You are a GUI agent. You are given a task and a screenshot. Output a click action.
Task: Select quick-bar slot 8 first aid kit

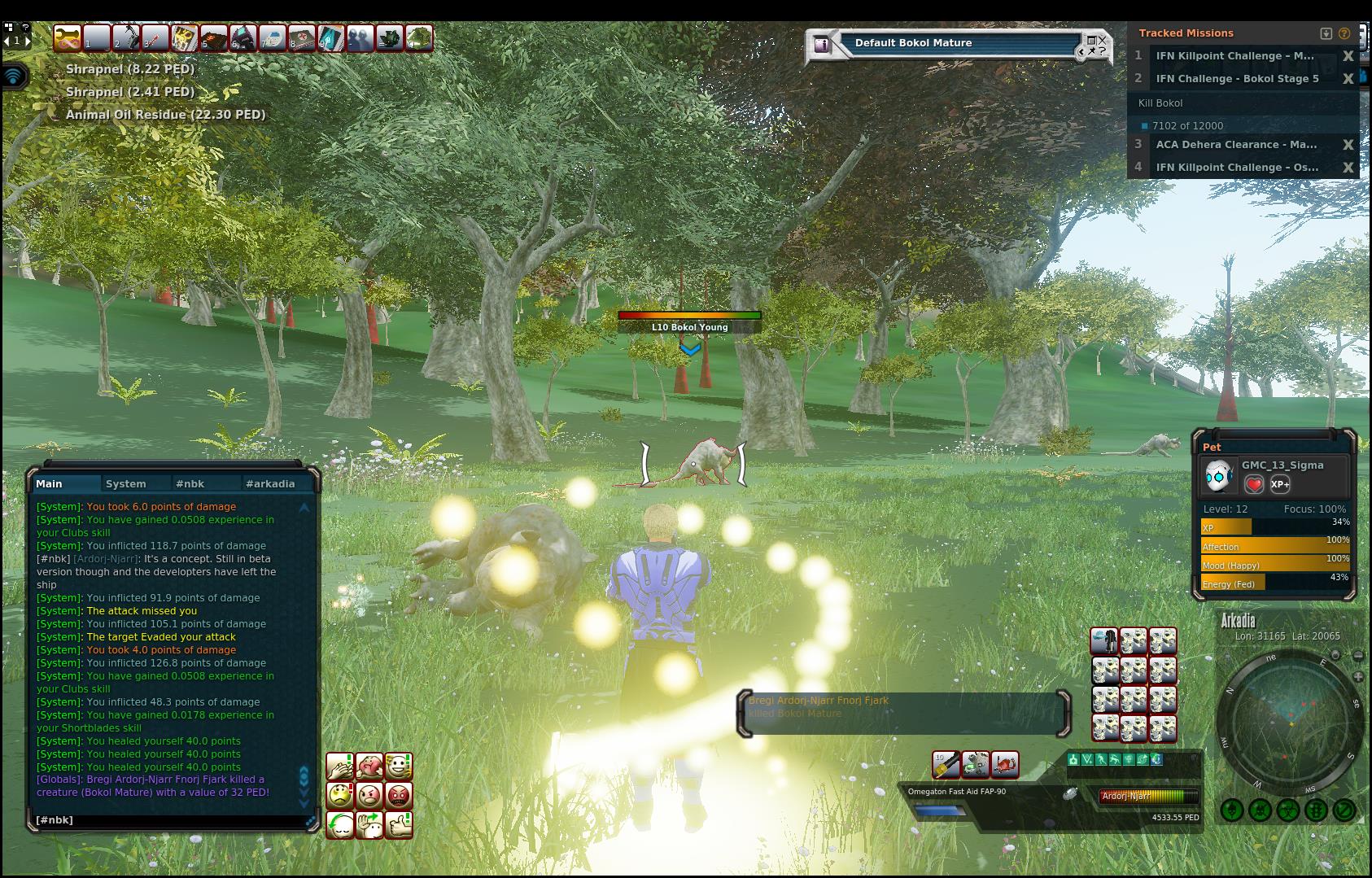[x=301, y=38]
